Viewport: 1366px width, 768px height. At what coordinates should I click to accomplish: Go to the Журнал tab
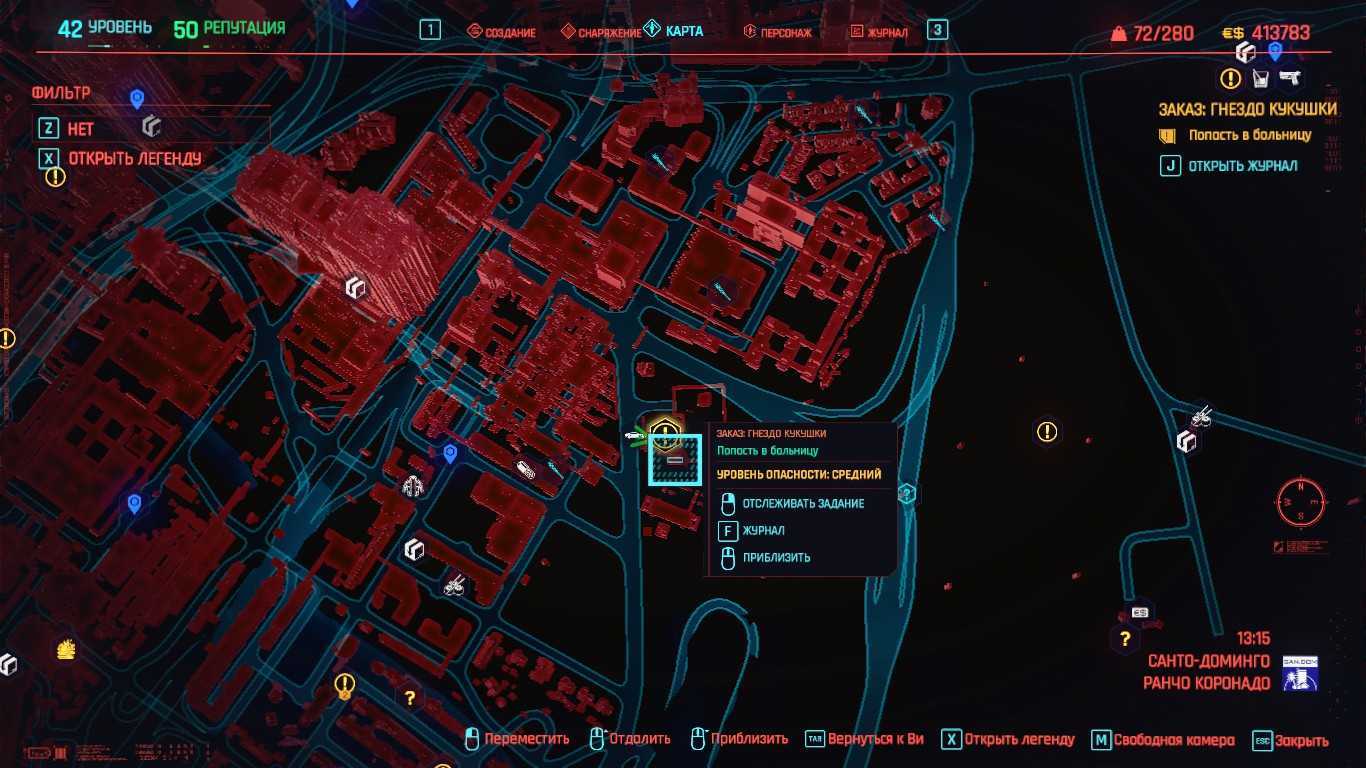880,32
